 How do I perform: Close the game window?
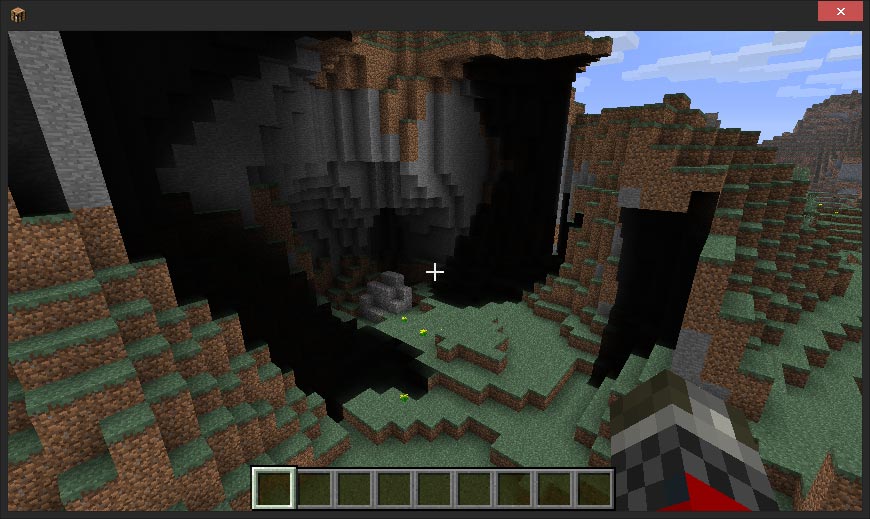point(840,12)
